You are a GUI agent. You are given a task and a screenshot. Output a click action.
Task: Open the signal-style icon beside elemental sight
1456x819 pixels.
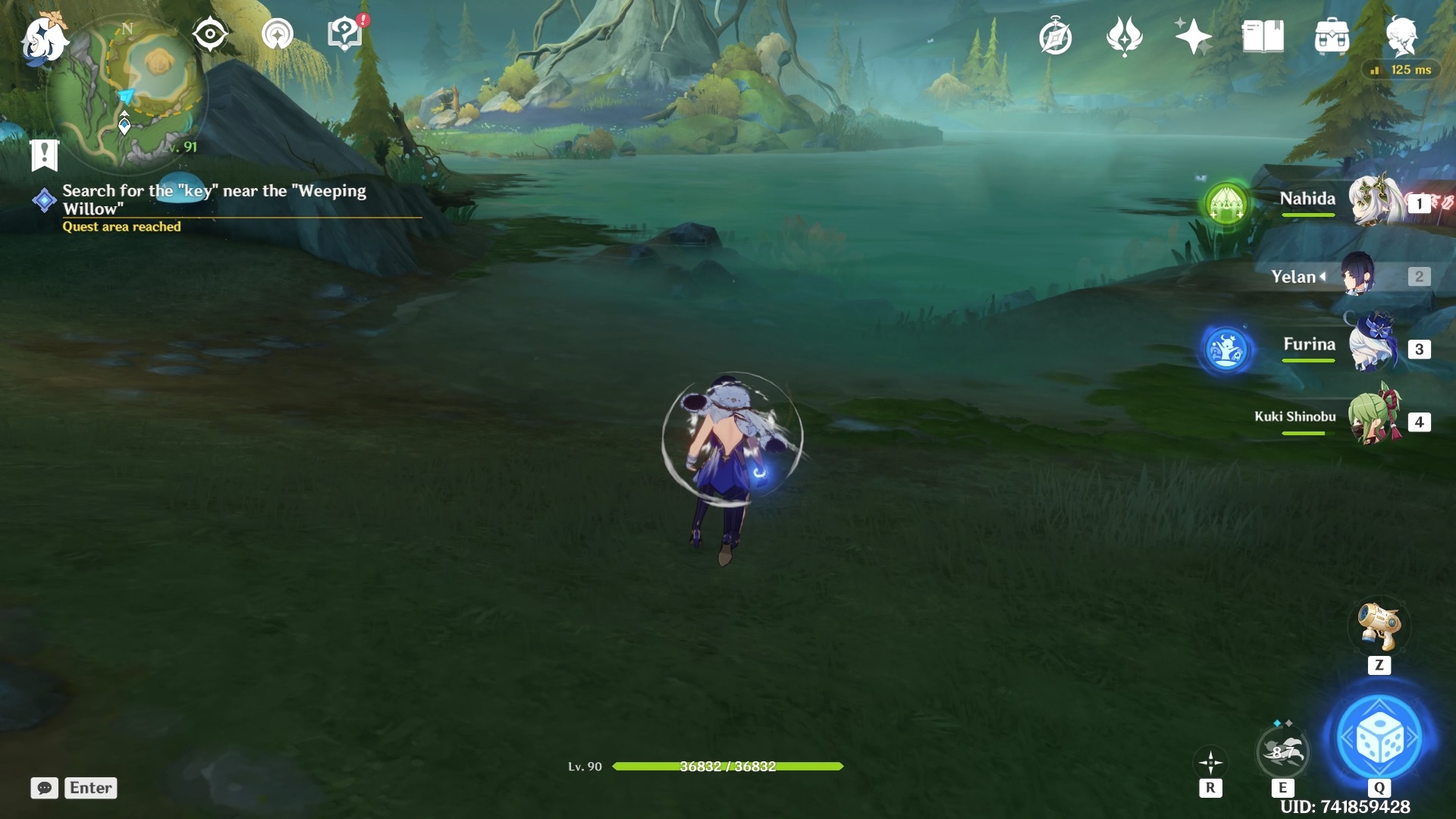click(x=277, y=35)
